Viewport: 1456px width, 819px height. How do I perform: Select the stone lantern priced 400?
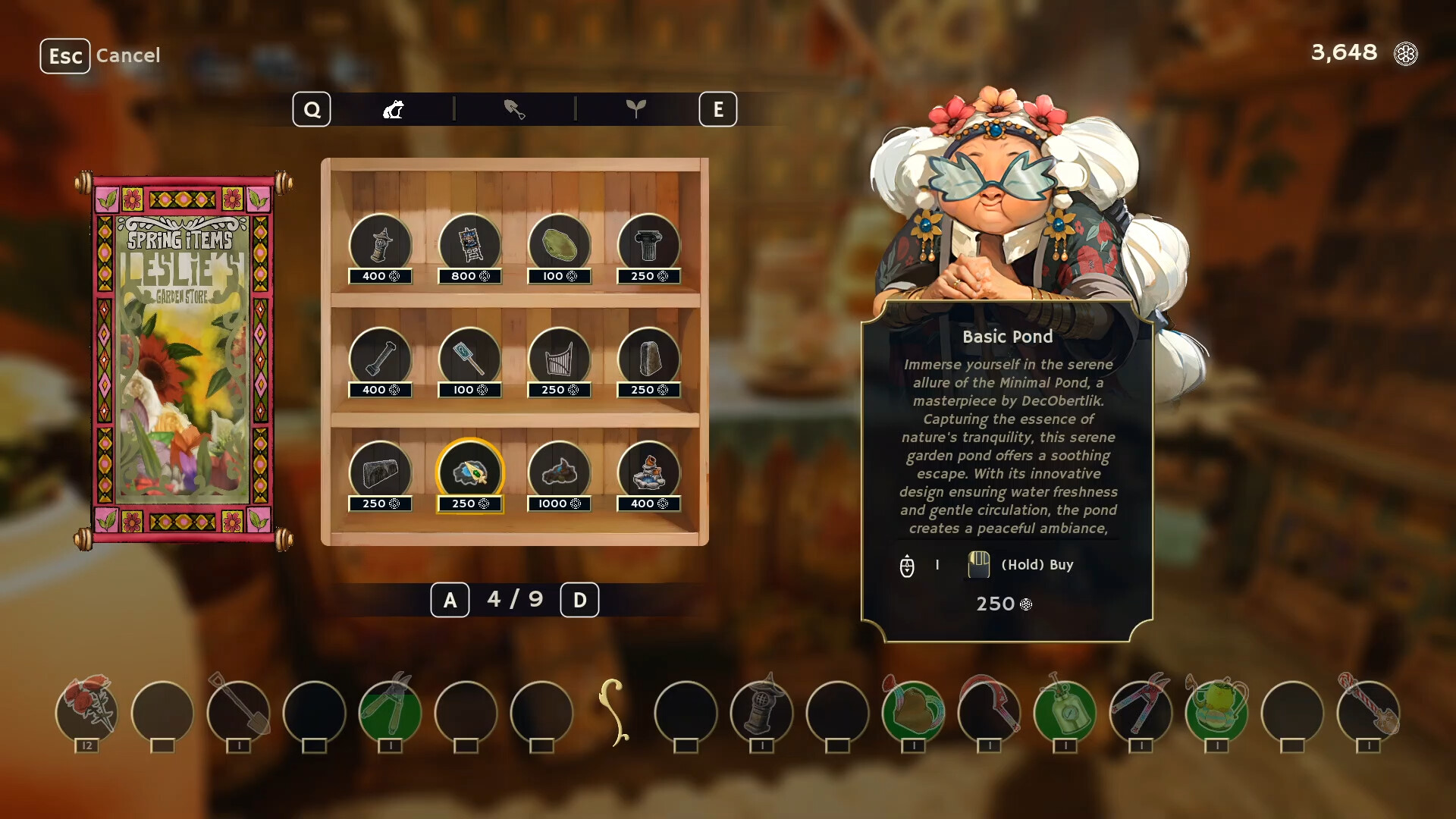[381, 244]
